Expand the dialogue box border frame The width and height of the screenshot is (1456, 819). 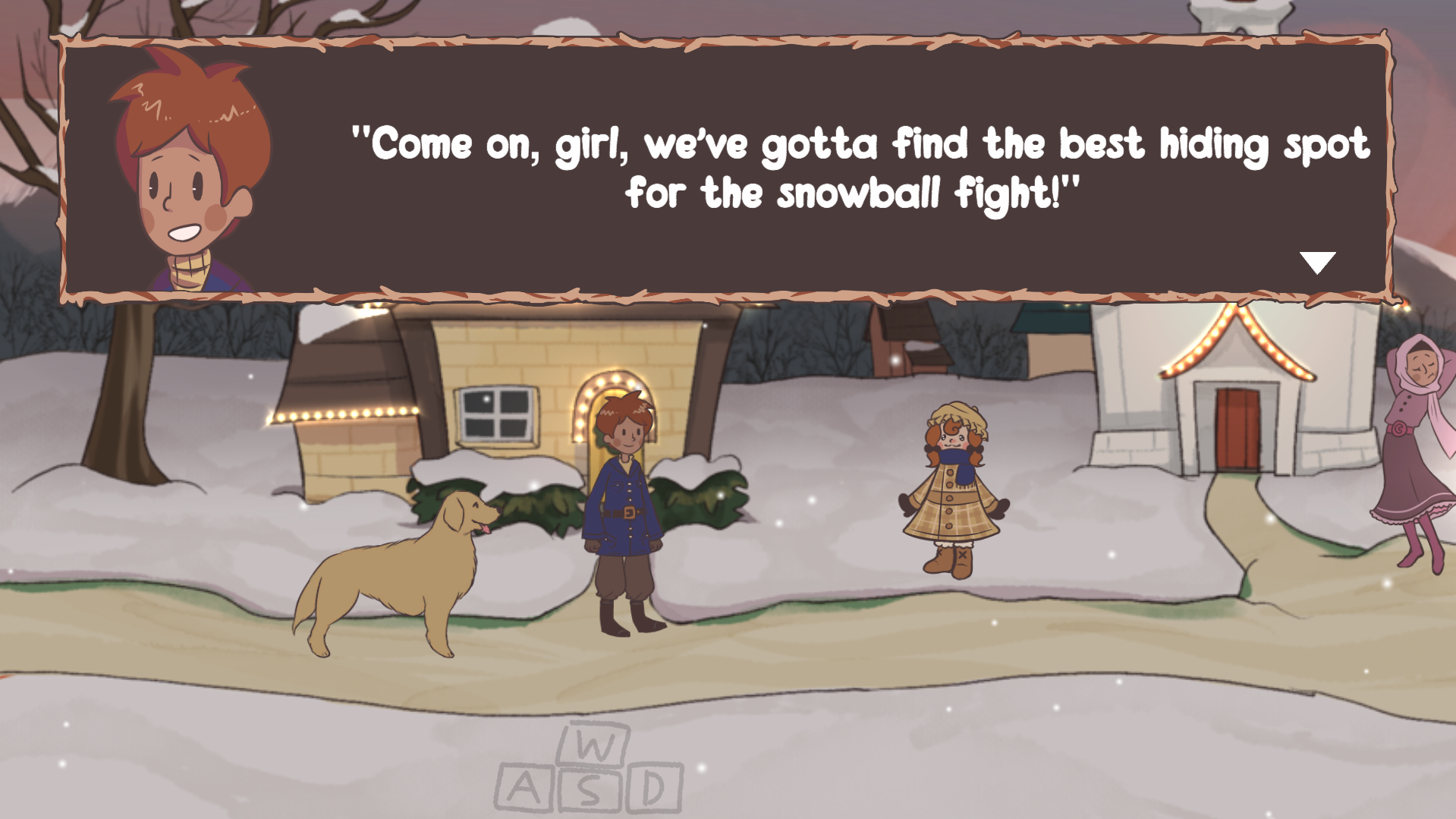click(728, 39)
